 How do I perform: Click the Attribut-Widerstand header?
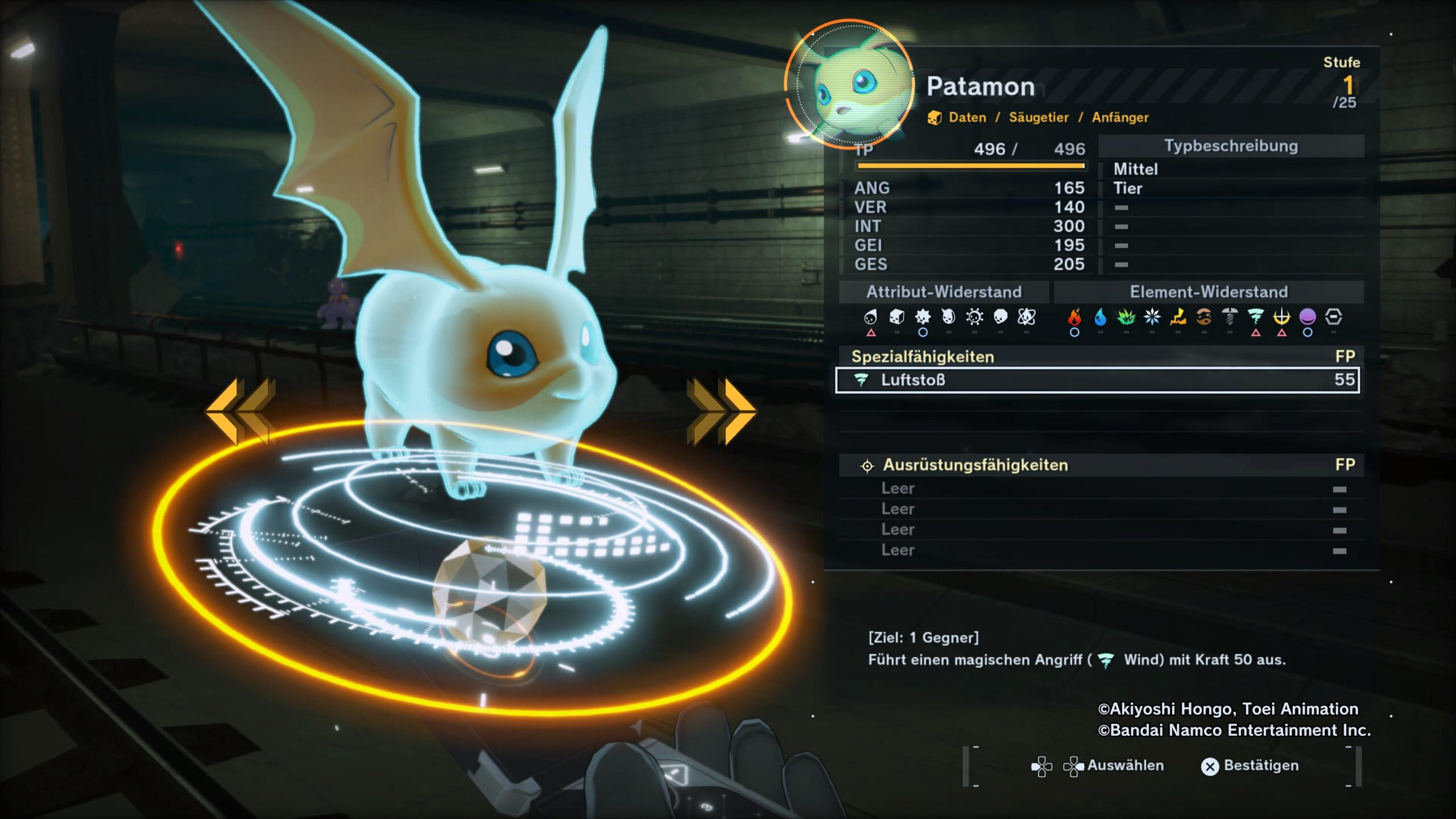tap(944, 292)
